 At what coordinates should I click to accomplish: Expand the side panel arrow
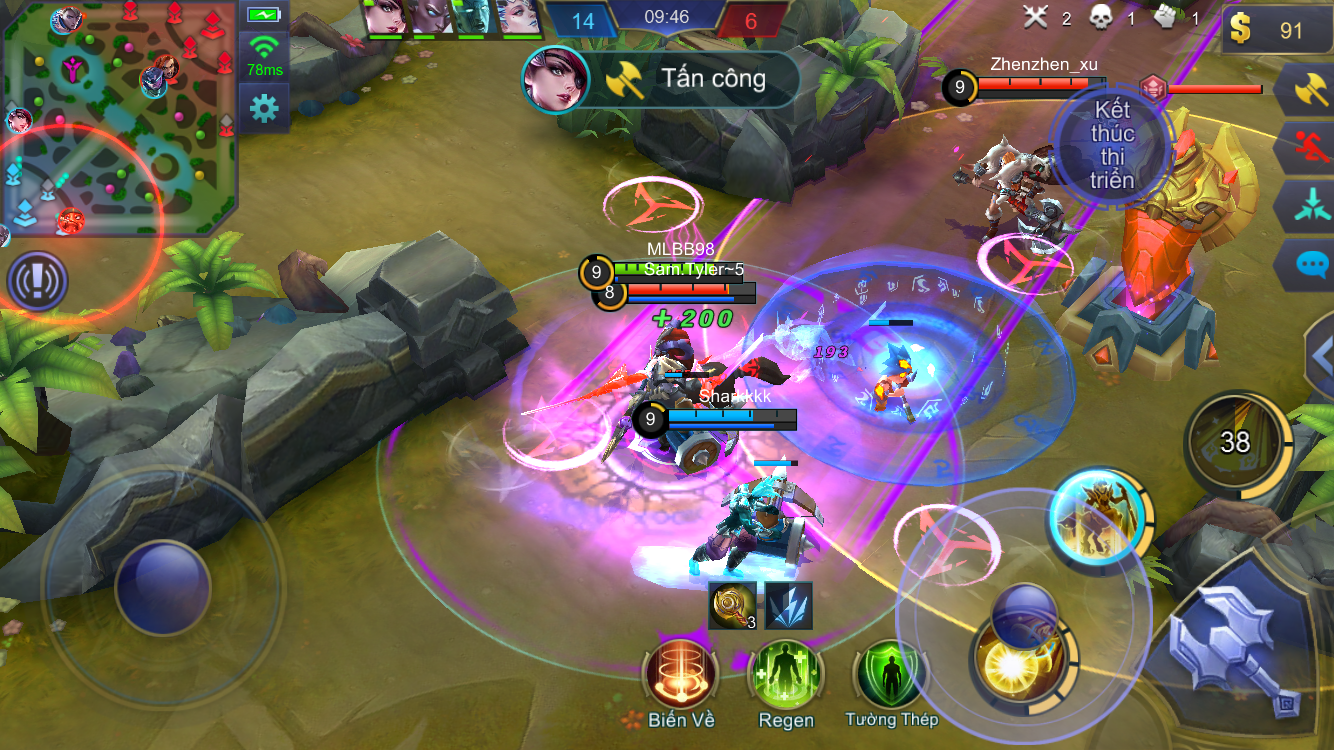pyautogui.click(x=1320, y=355)
